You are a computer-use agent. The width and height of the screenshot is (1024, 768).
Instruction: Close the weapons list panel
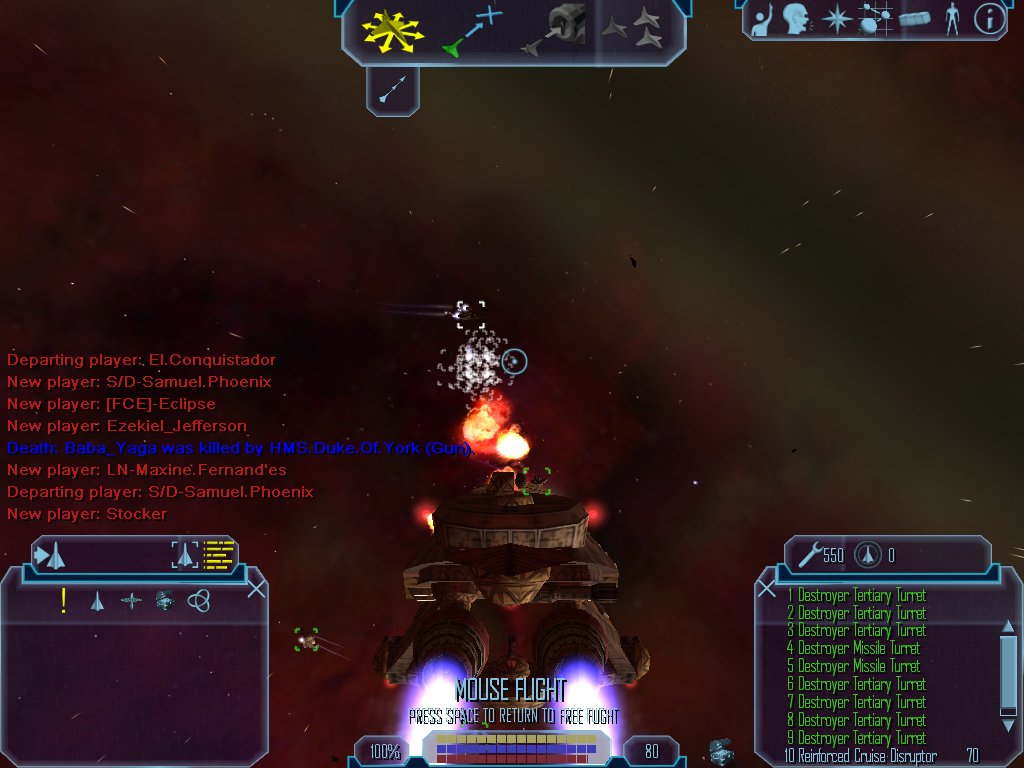pyautogui.click(x=767, y=589)
